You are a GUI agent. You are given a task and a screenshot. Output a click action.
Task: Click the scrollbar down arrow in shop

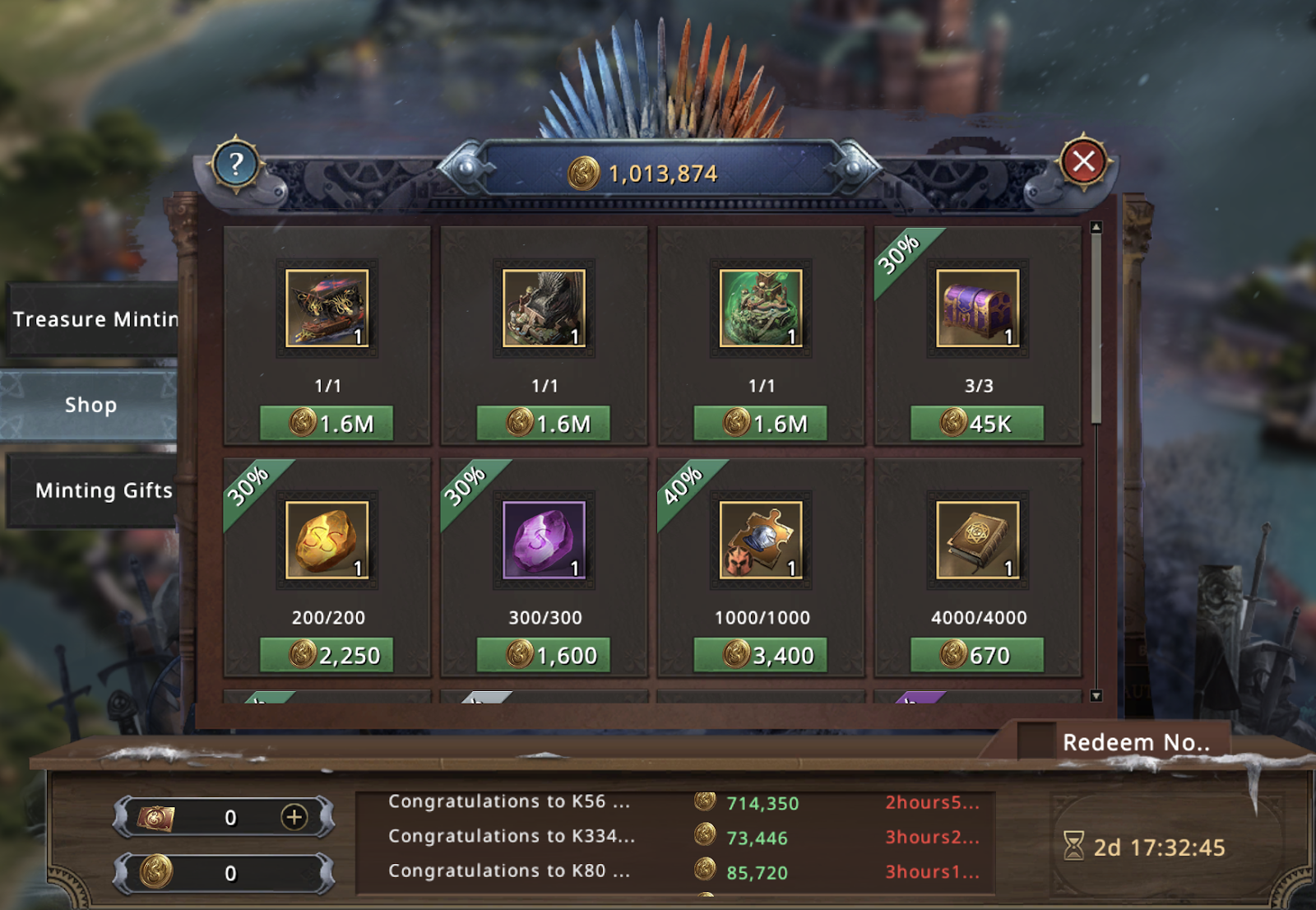(x=1096, y=696)
